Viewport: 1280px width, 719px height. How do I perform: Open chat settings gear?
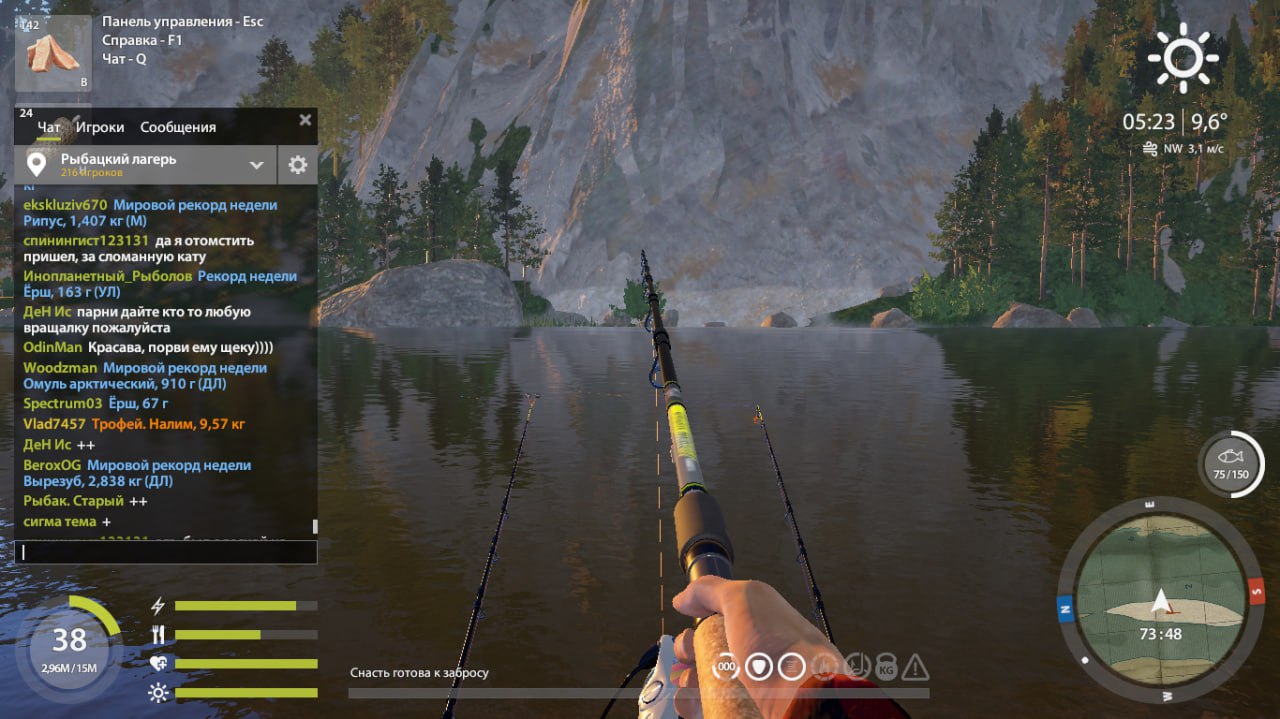(x=297, y=165)
